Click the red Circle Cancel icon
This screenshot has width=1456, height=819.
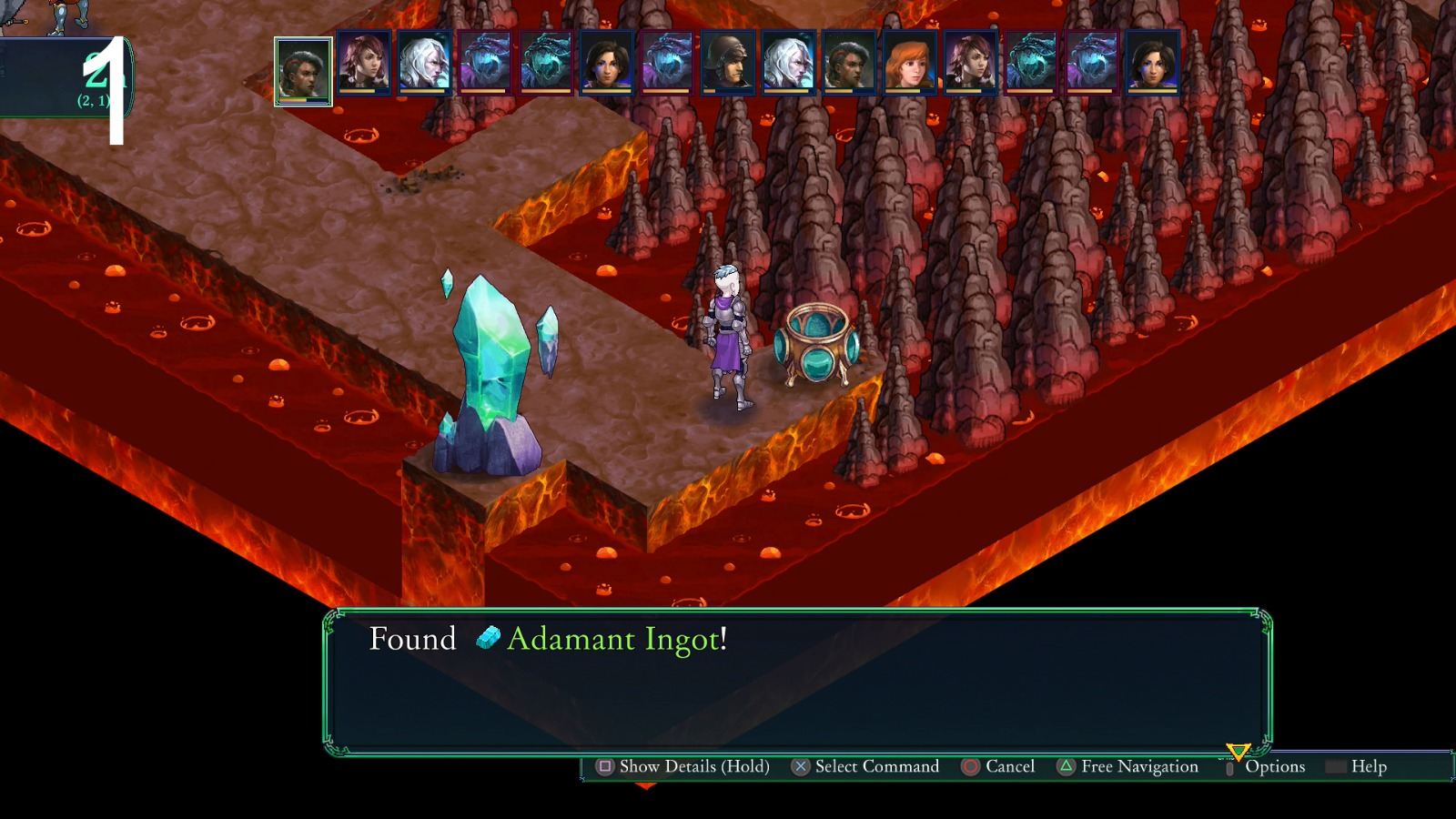pos(970,767)
